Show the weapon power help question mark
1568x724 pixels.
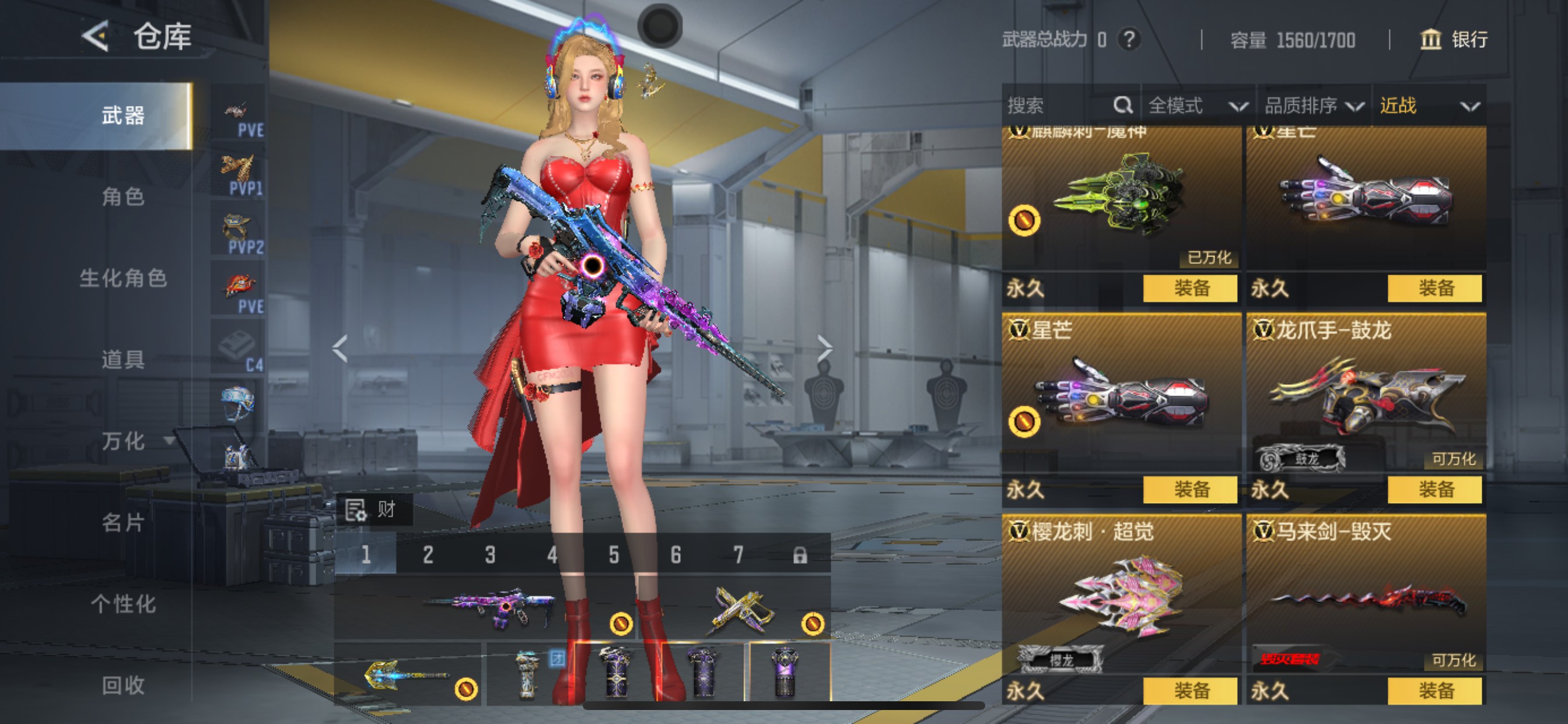pos(1129,40)
